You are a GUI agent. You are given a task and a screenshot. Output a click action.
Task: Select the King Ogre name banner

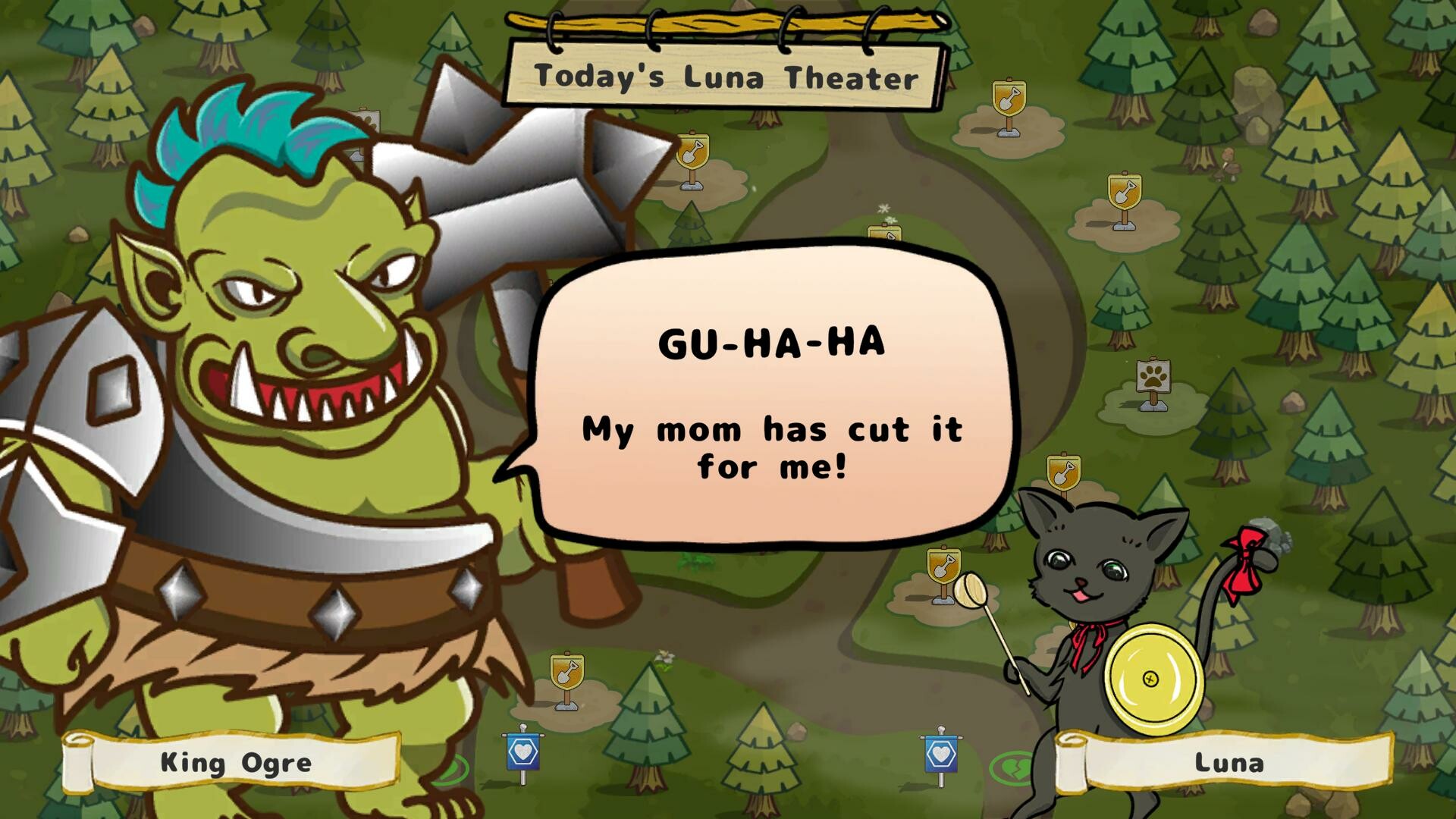pos(235,764)
